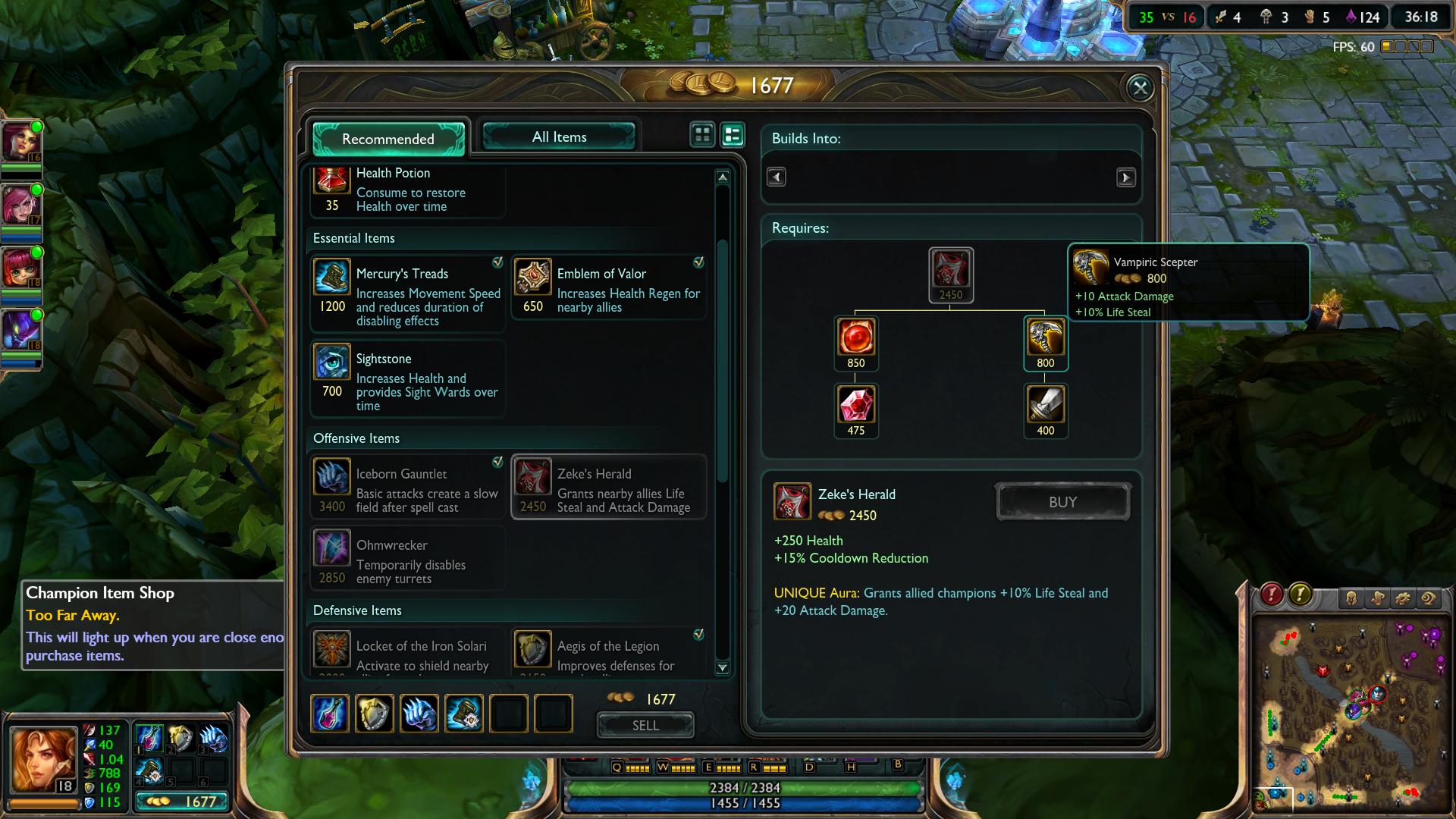Select the Recommended tab
The width and height of the screenshot is (1456, 819).
388,139
